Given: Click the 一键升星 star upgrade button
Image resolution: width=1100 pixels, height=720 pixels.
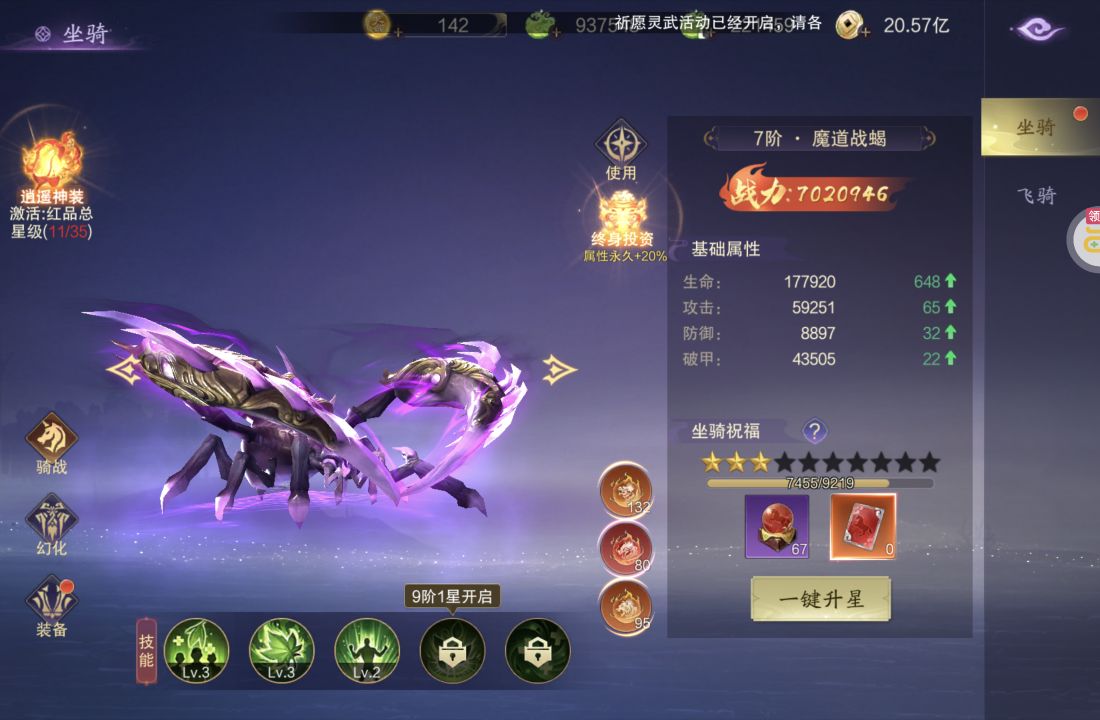Looking at the screenshot, I should [x=820, y=599].
